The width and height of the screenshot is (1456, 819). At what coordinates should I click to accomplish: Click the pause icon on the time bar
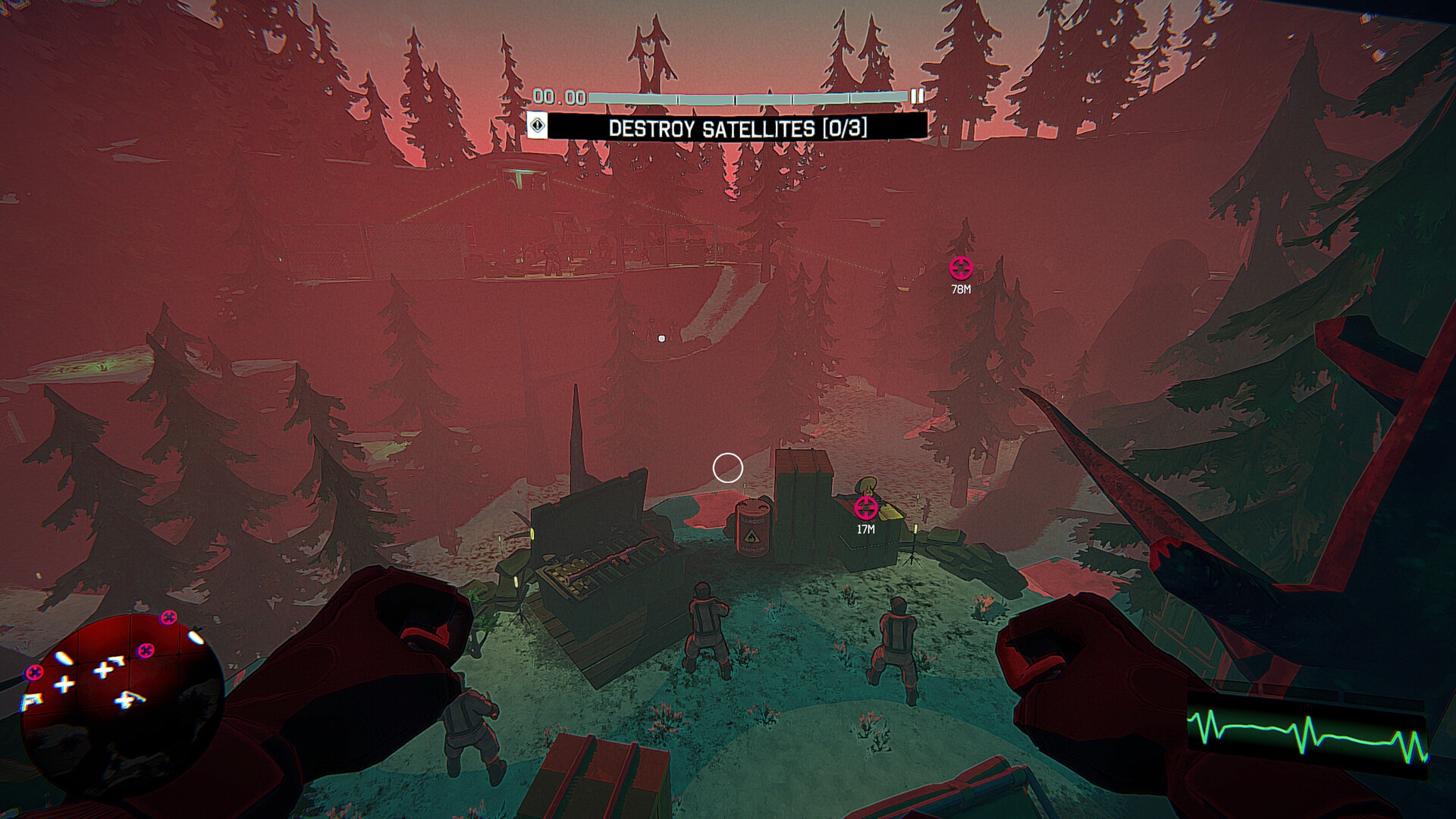tap(917, 96)
